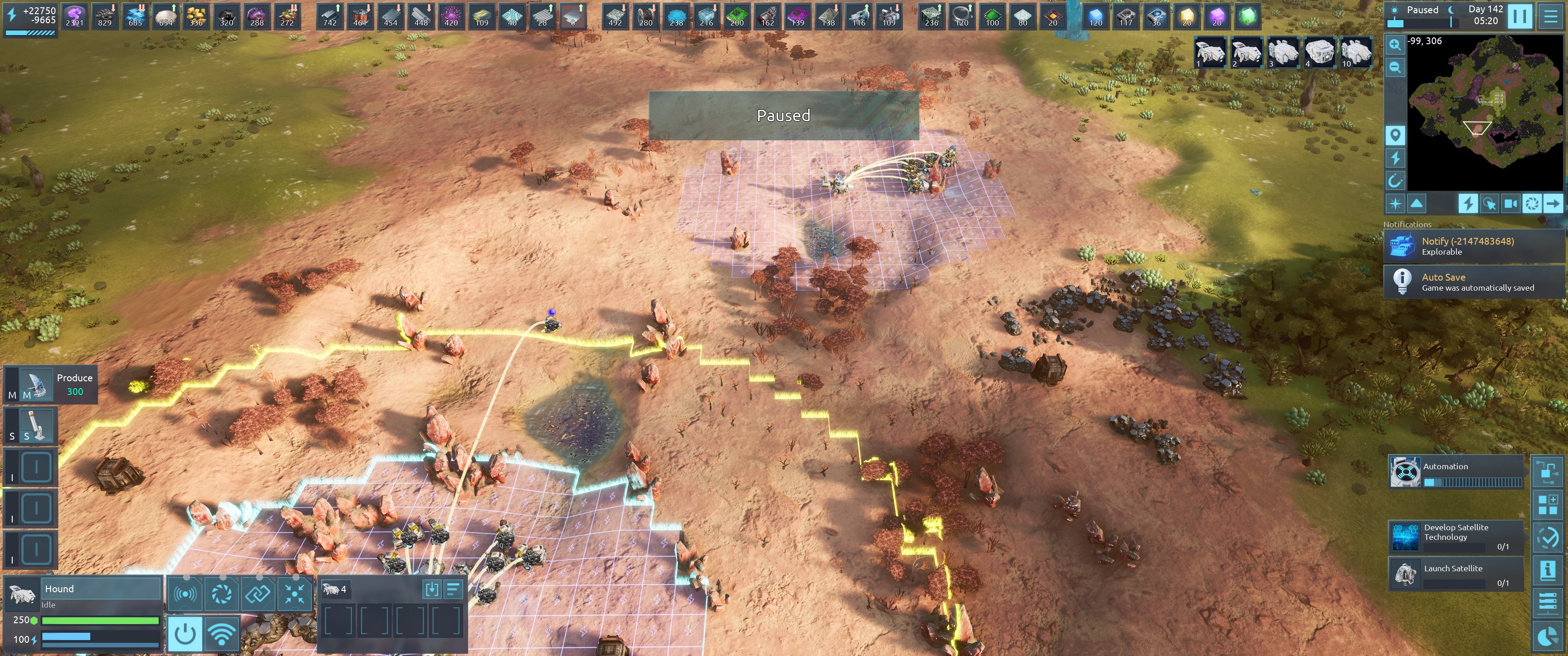This screenshot has height=656, width=1568.
Task: Zoom in on the minimap
Action: click(1394, 45)
